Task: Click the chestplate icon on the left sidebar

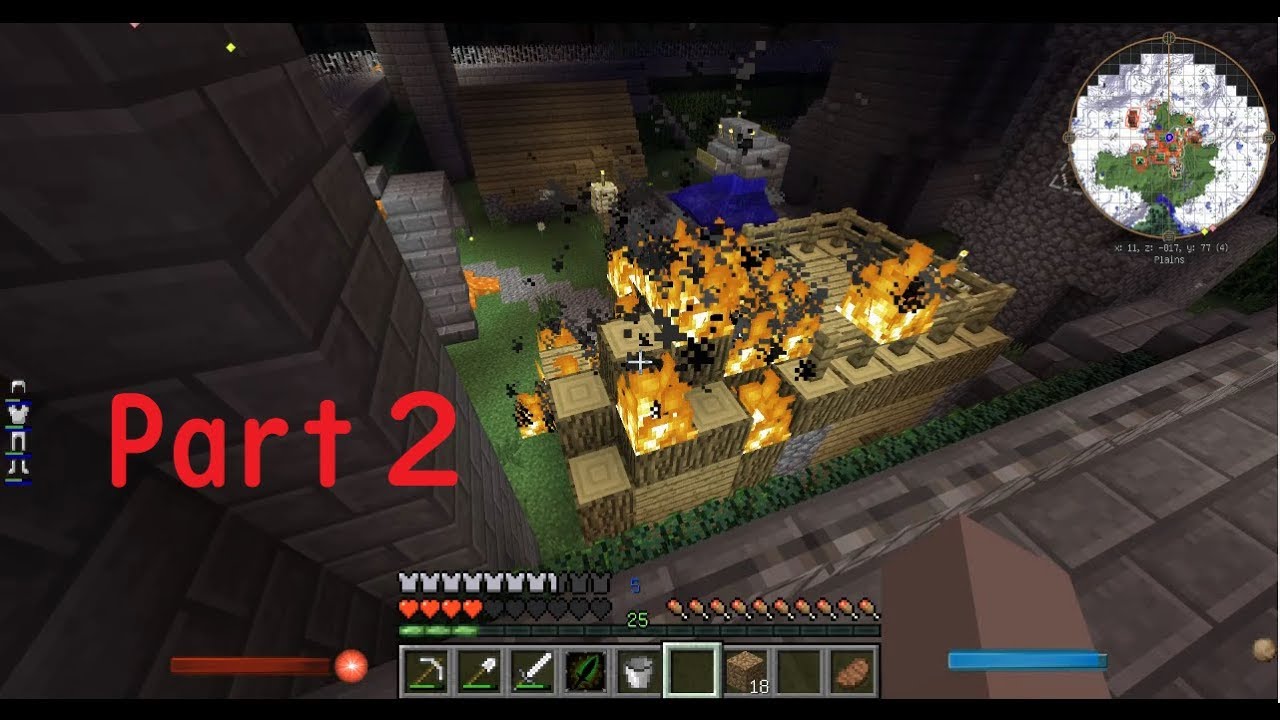Action: click(x=17, y=415)
